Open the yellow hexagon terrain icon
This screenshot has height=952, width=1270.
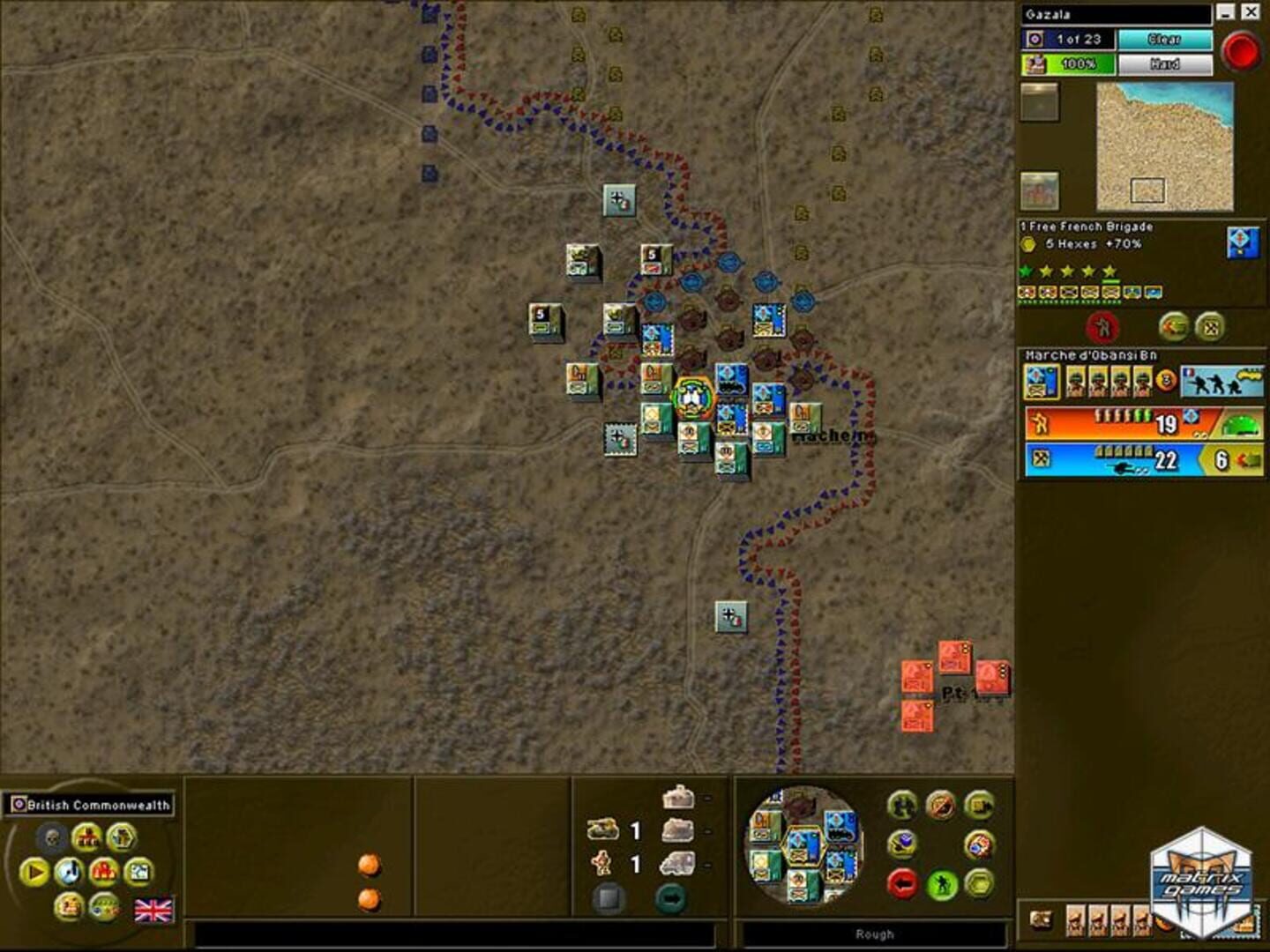979,884
